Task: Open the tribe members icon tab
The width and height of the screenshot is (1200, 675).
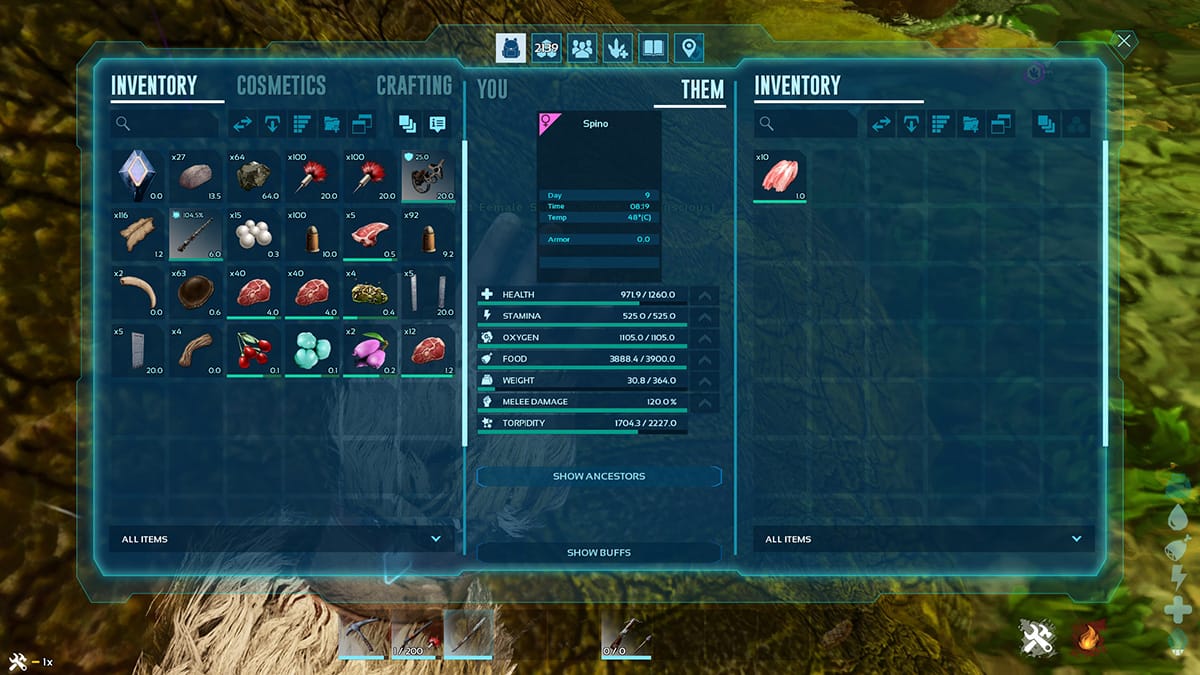Action: point(580,48)
